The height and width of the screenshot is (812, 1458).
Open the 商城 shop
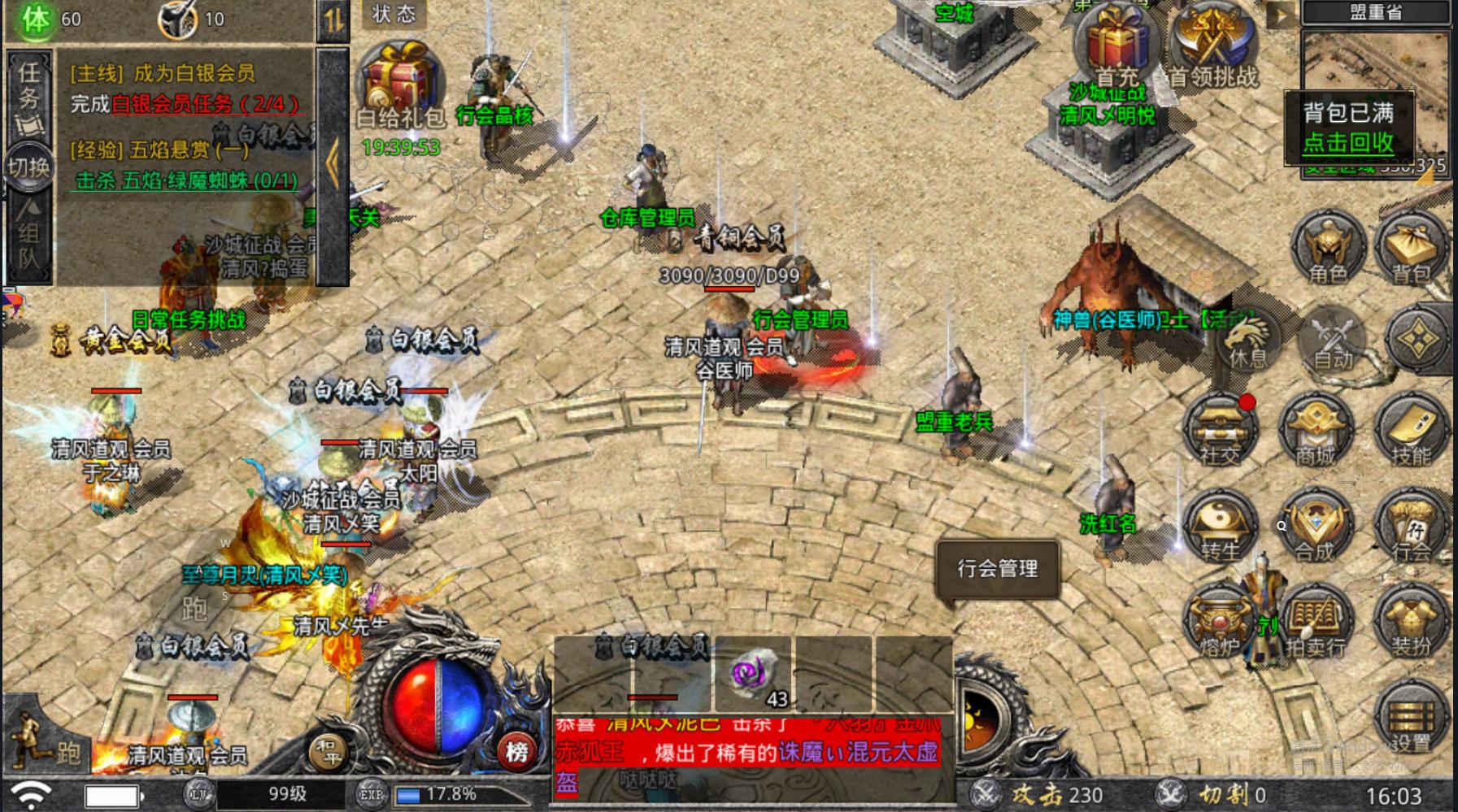tap(1315, 432)
